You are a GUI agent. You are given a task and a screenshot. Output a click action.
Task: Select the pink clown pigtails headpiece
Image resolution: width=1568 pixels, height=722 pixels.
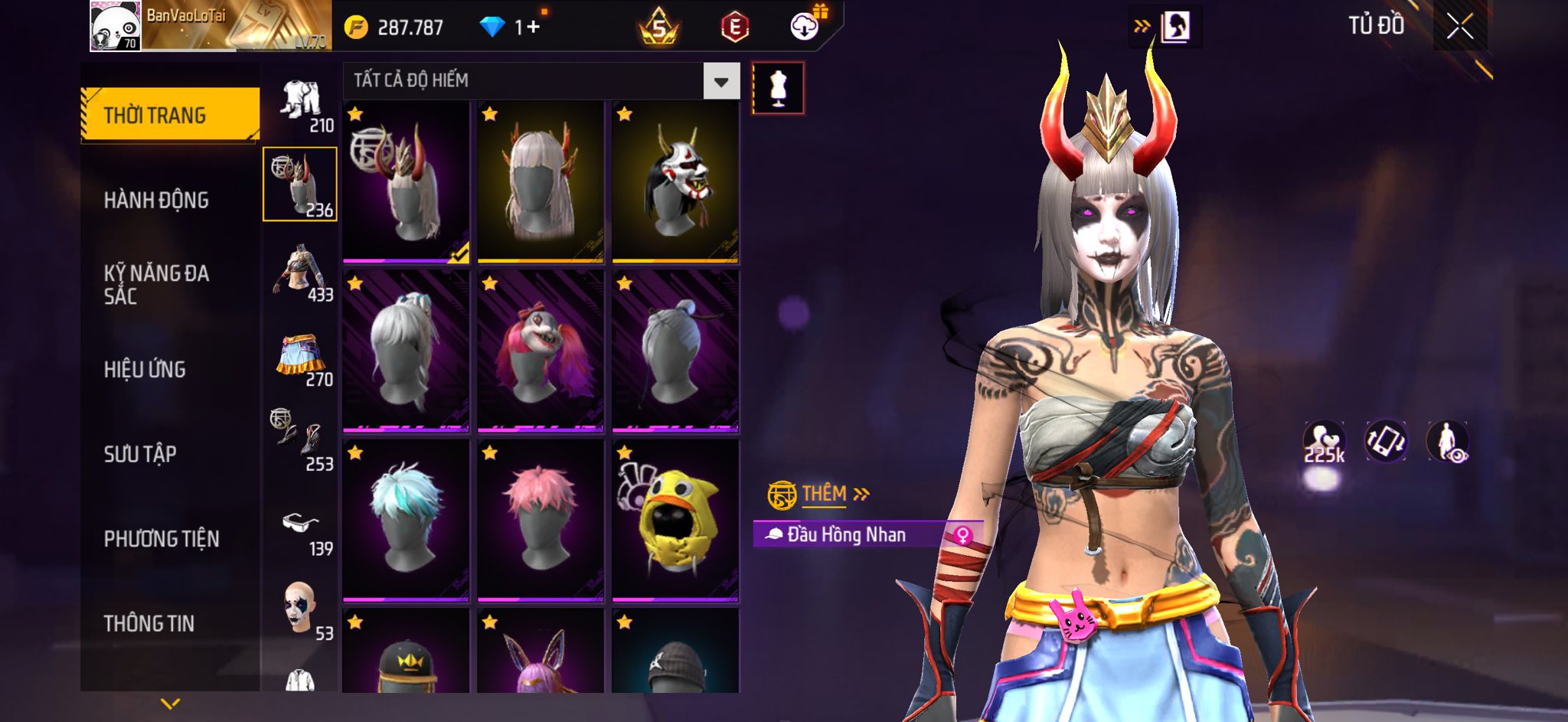point(541,351)
